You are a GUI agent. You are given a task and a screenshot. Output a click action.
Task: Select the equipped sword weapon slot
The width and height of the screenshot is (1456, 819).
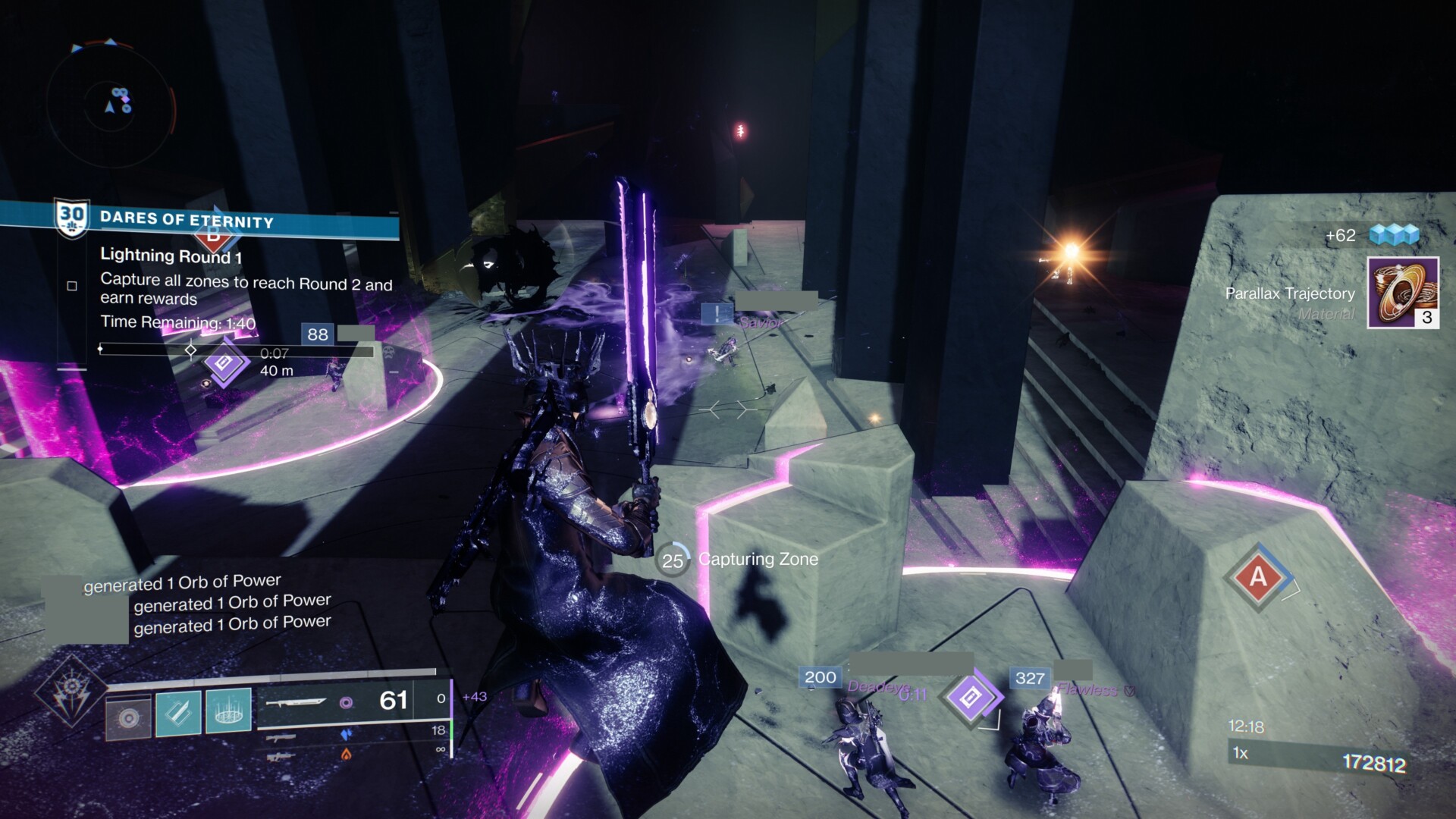[297, 703]
